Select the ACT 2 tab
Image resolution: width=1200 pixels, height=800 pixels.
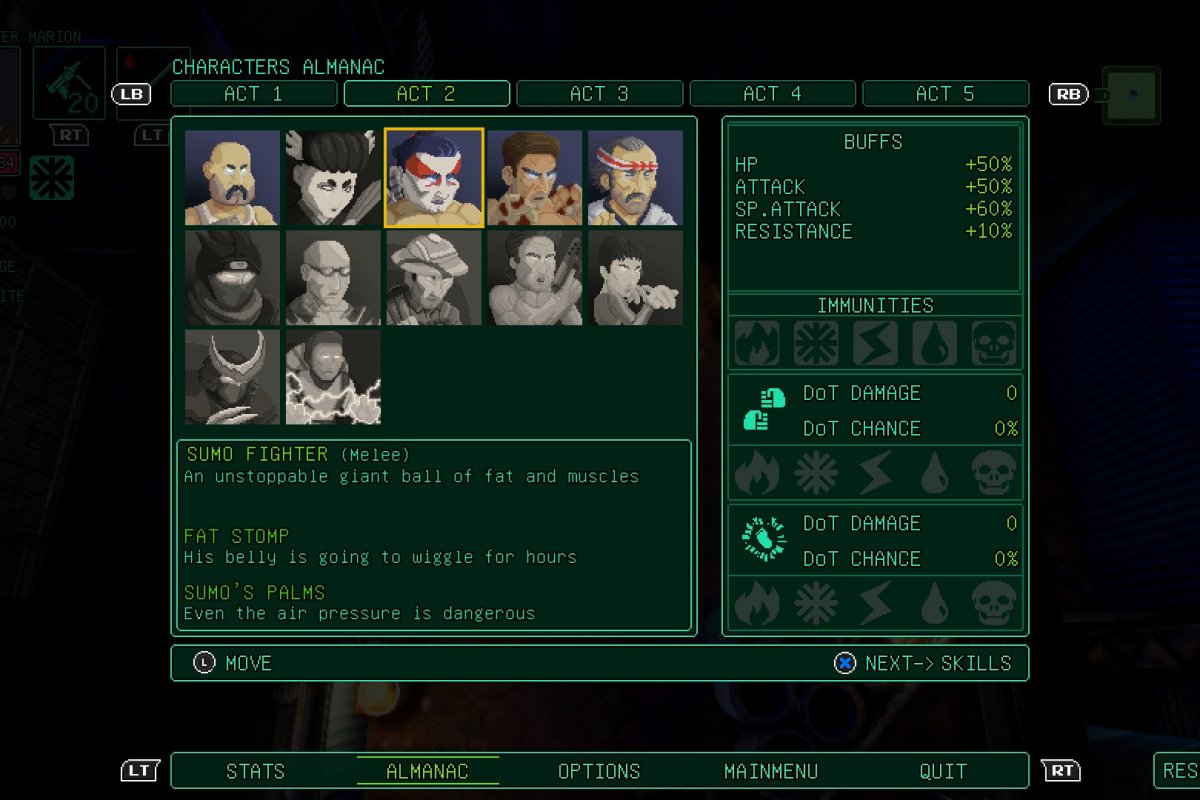[x=427, y=94]
